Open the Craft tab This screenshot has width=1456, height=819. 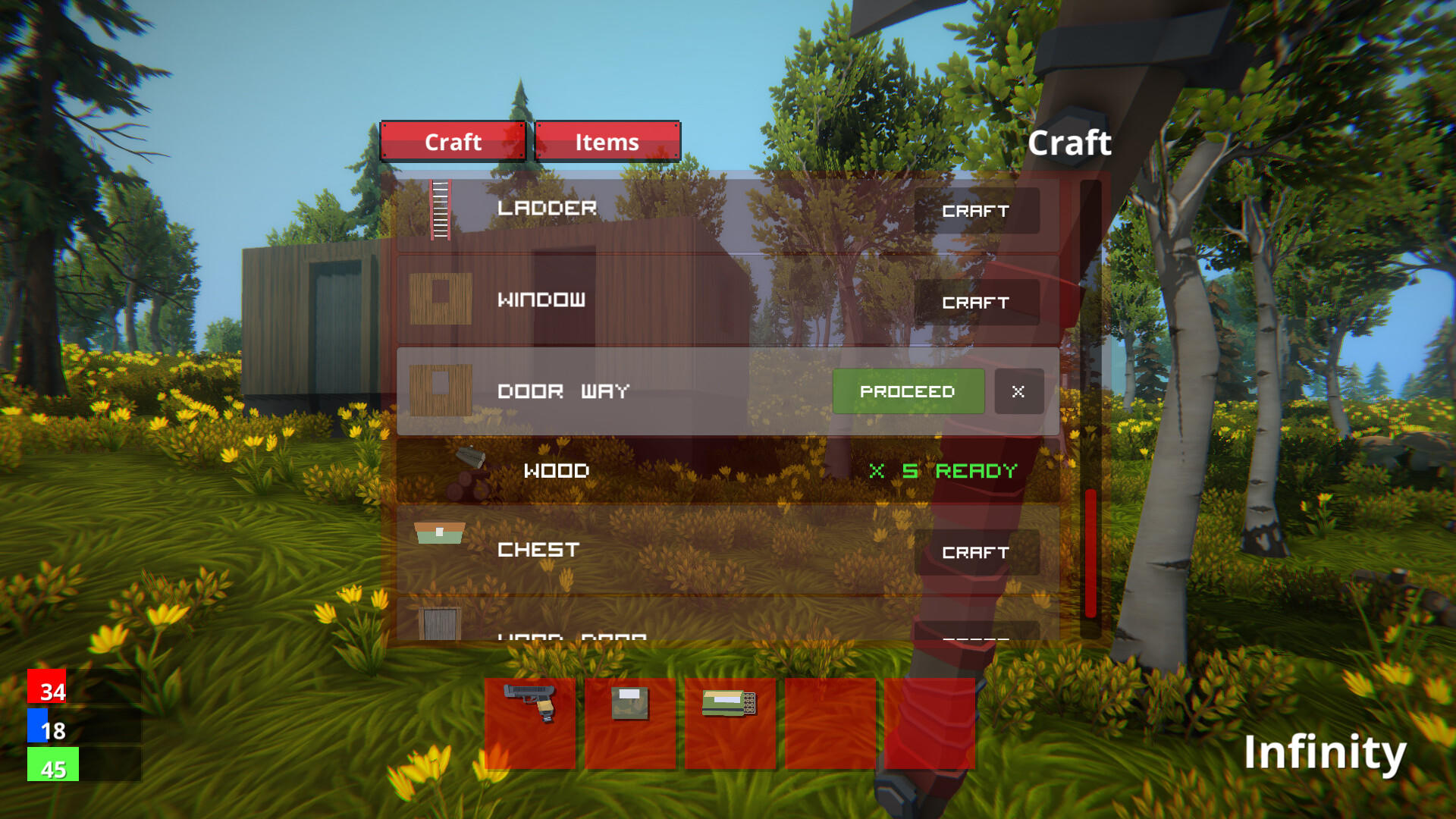pyautogui.click(x=453, y=142)
